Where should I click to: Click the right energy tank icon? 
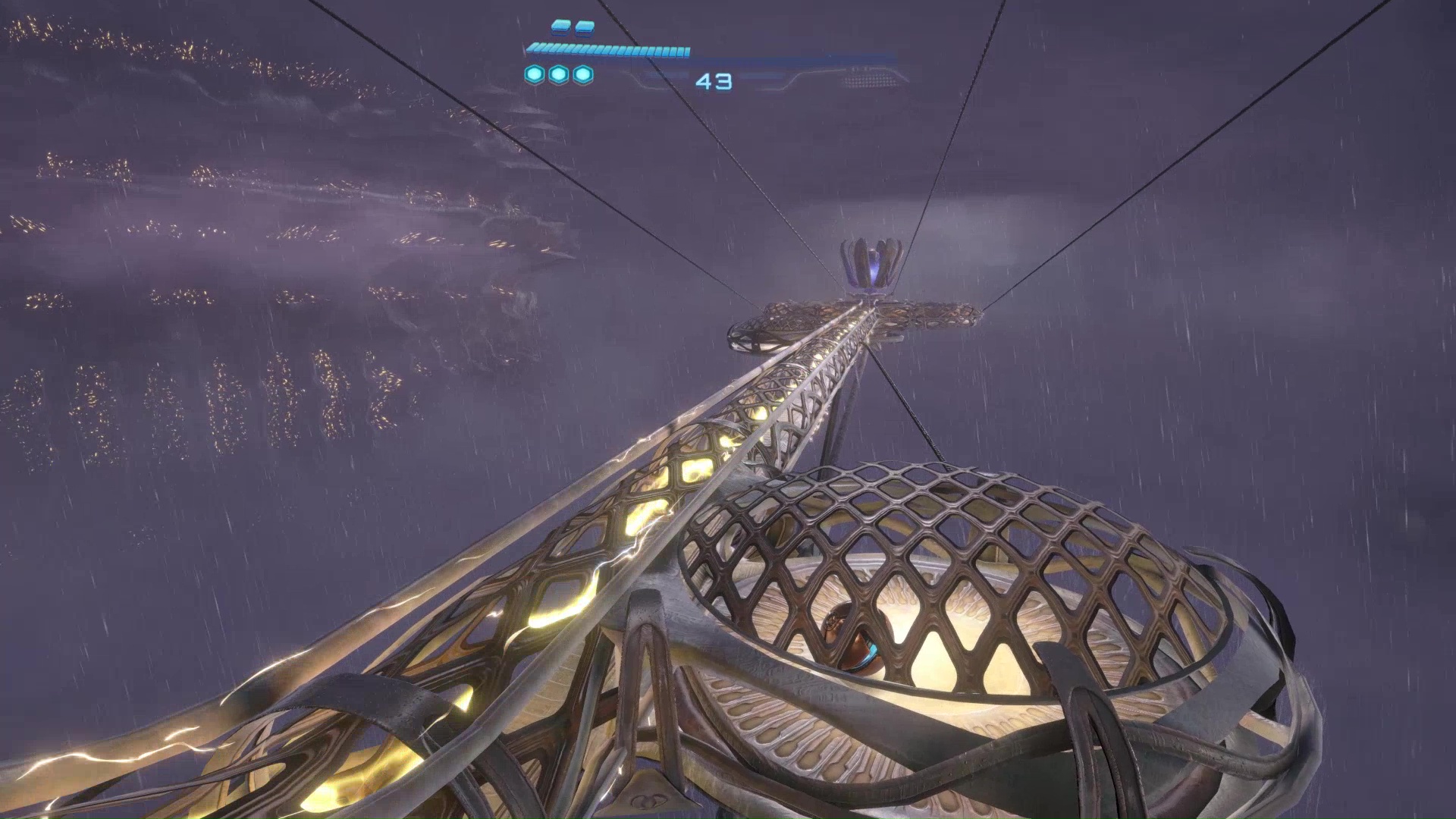click(584, 27)
